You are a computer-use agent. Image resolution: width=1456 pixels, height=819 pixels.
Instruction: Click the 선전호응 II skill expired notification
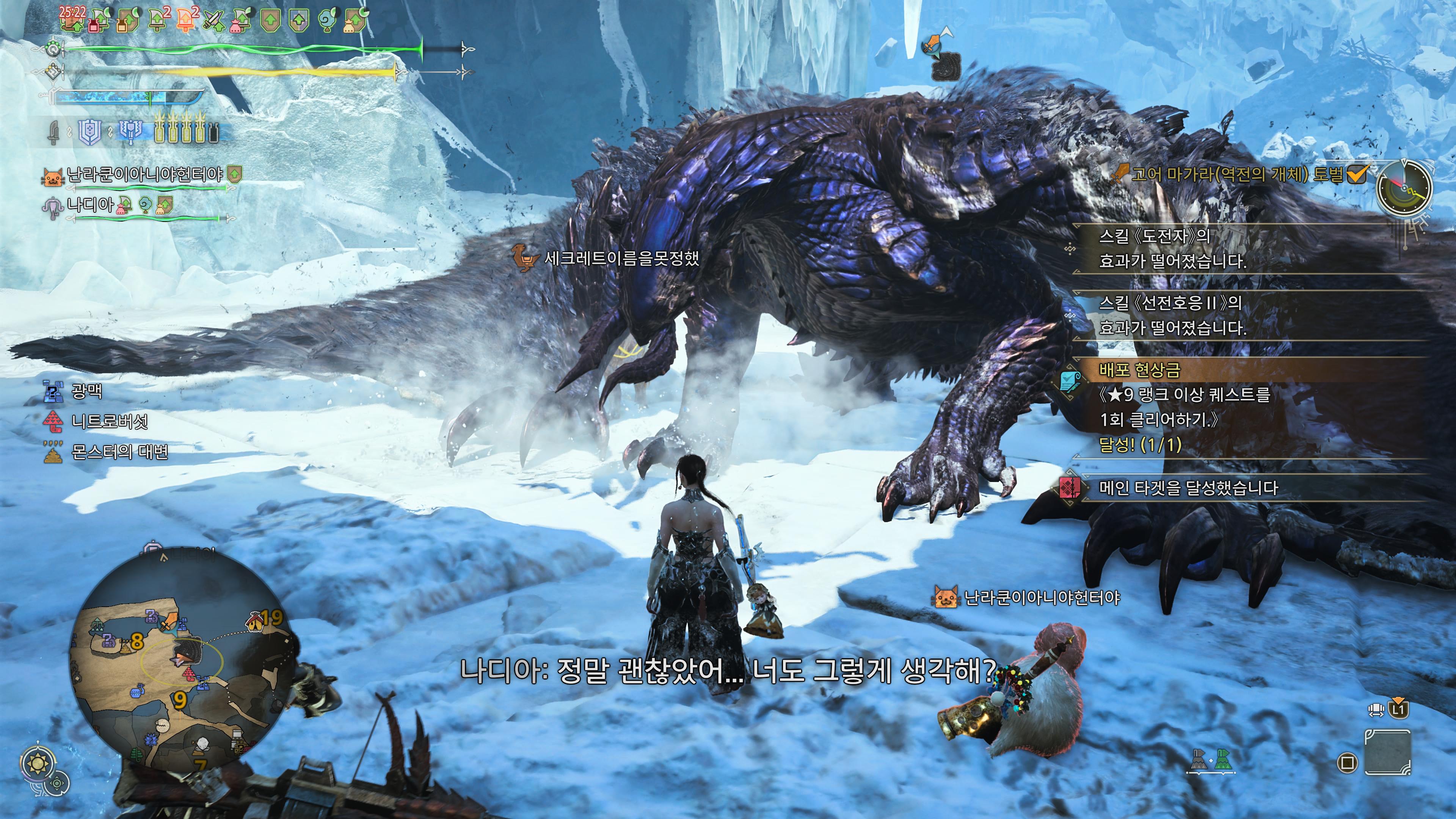tap(1172, 315)
